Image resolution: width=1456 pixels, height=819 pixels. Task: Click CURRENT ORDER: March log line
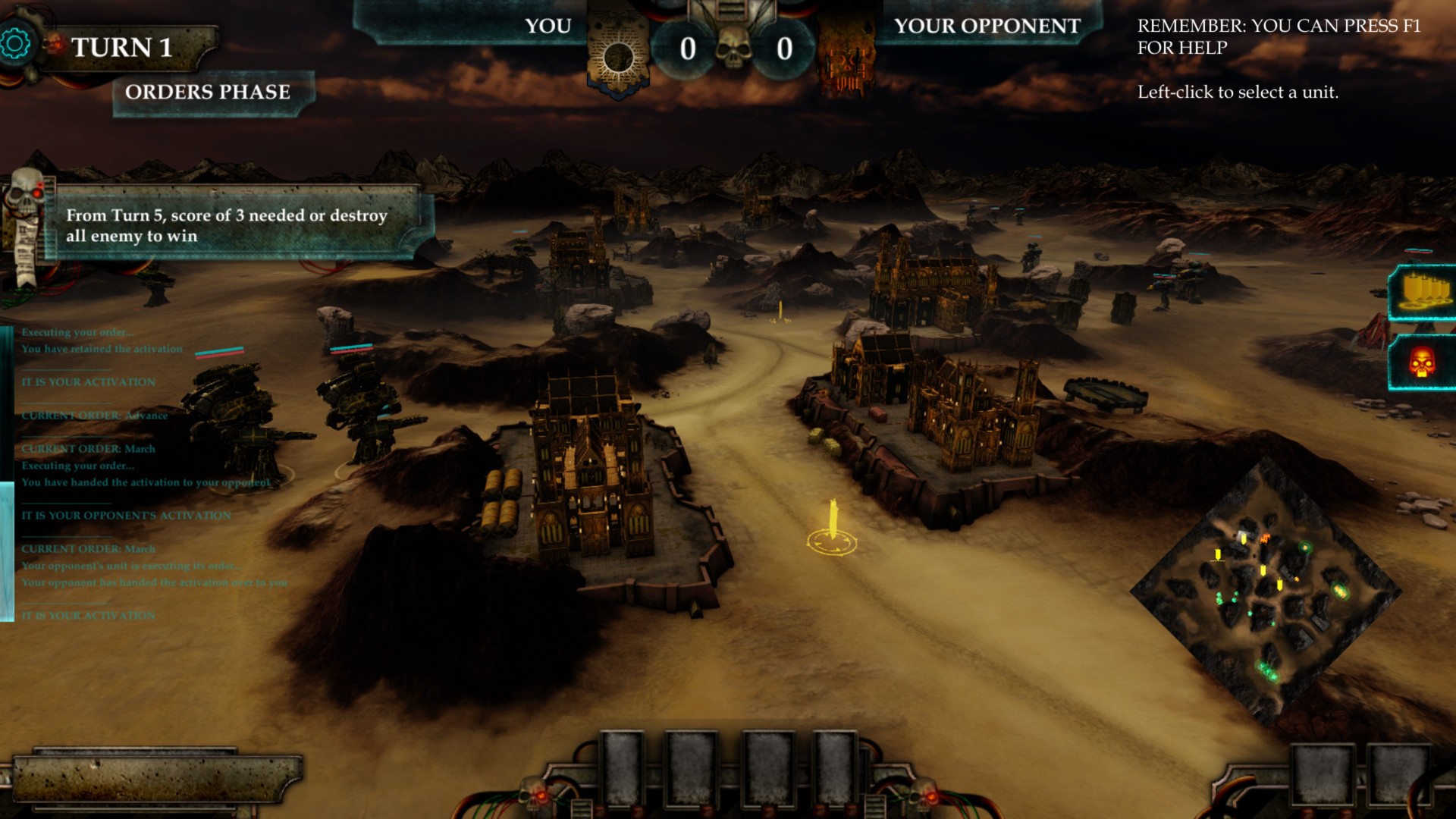pos(89,449)
